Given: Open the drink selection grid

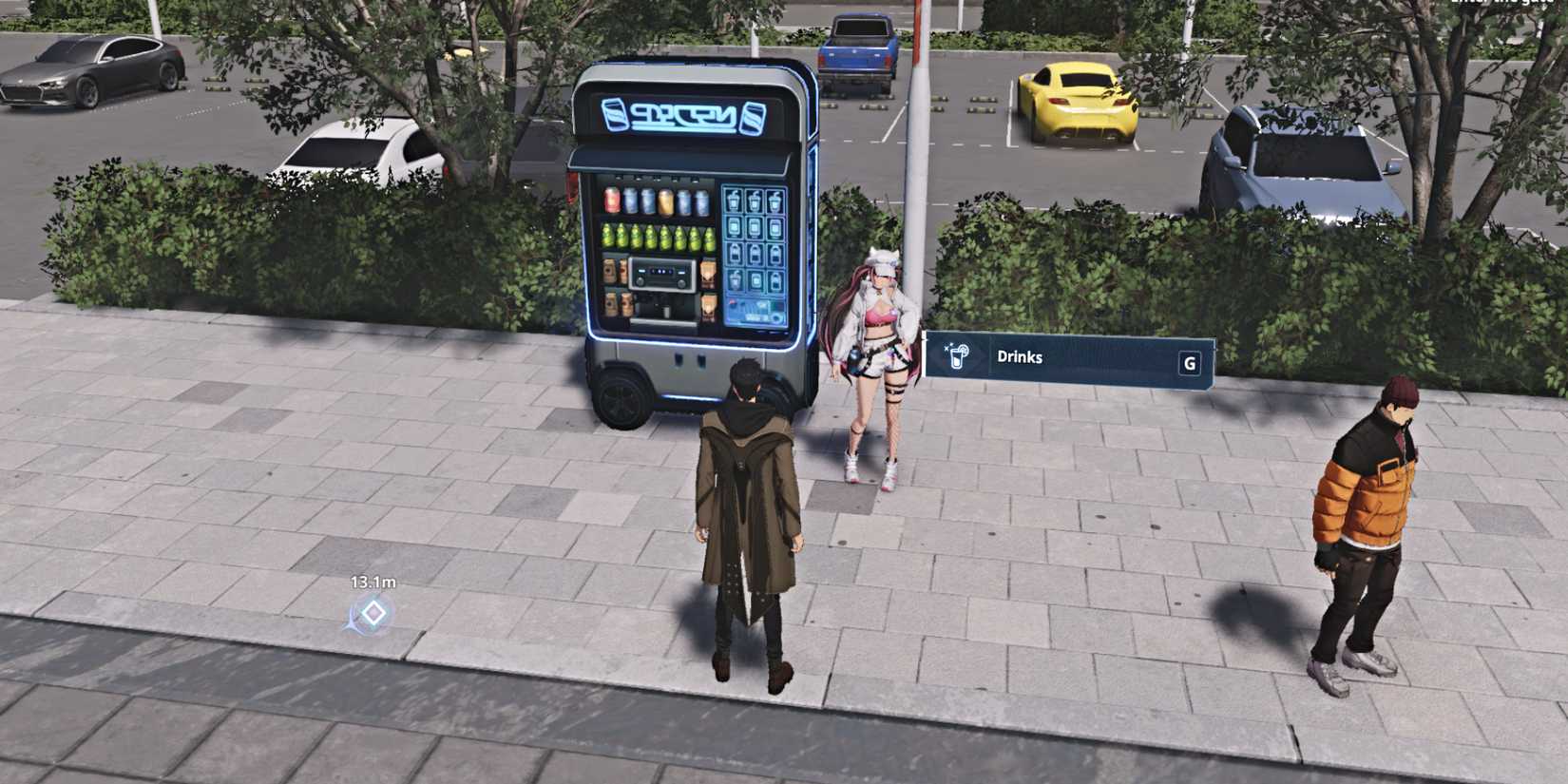Looking at the screenshot, I should 755,238.
